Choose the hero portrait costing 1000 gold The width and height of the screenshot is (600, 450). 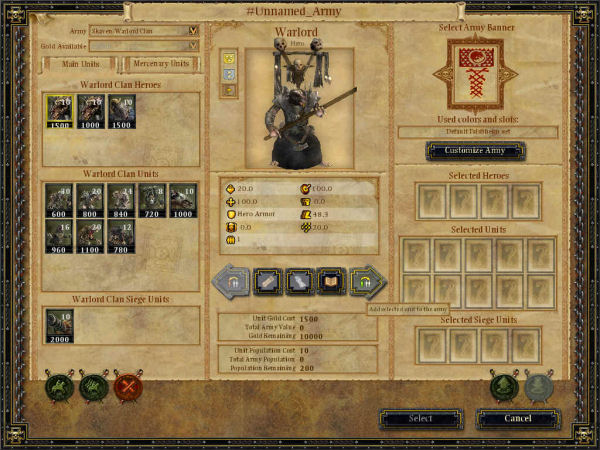click(91, 112)
